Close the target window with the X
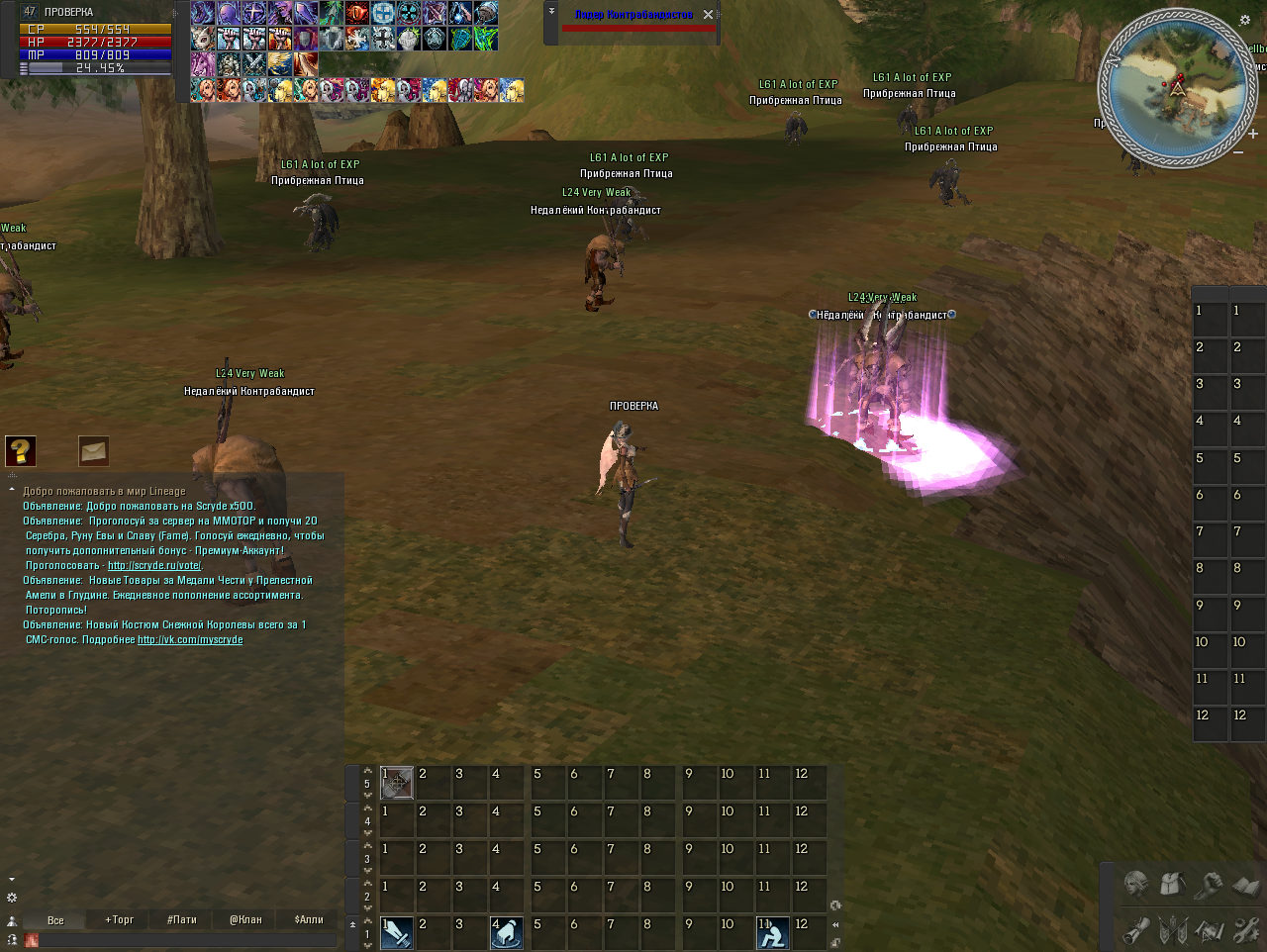 [x=708, y=15]
